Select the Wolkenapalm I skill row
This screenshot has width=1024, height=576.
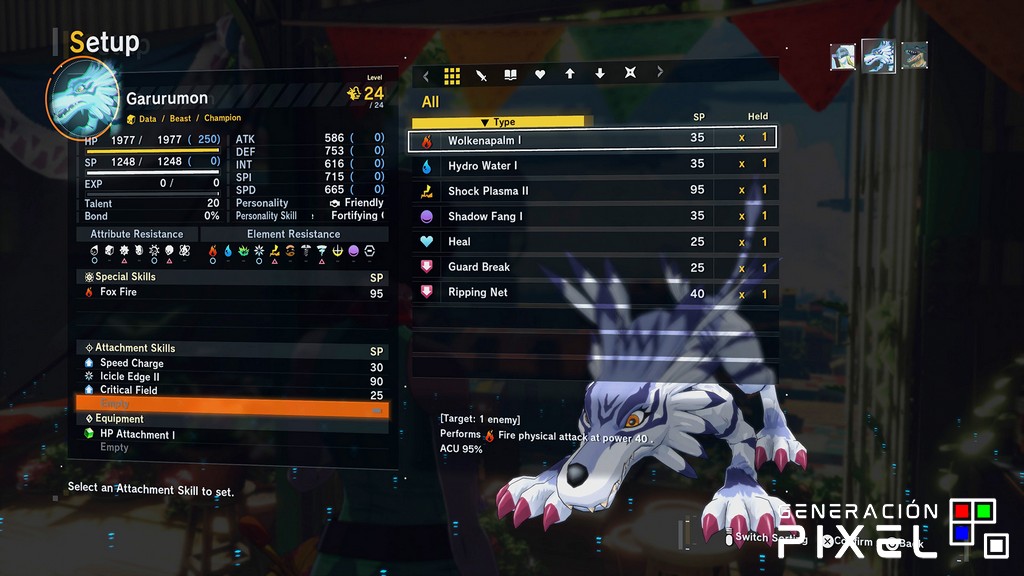tap(592, 140)
